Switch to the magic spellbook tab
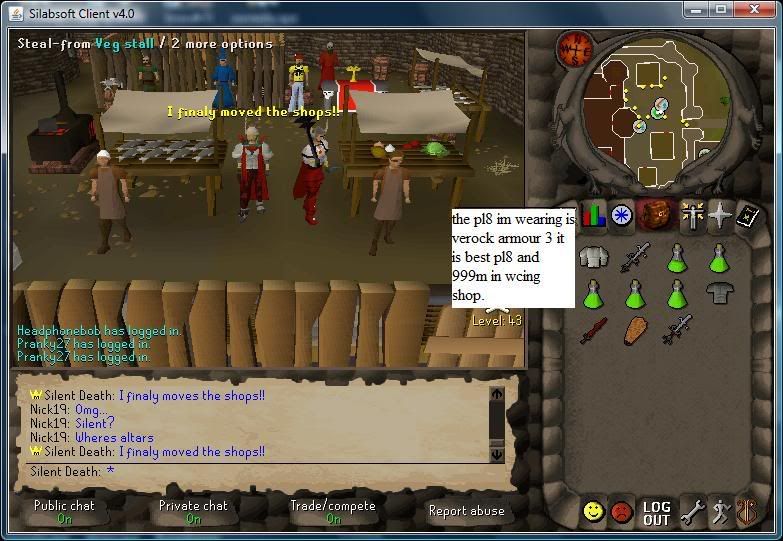 tap(748, 215)
